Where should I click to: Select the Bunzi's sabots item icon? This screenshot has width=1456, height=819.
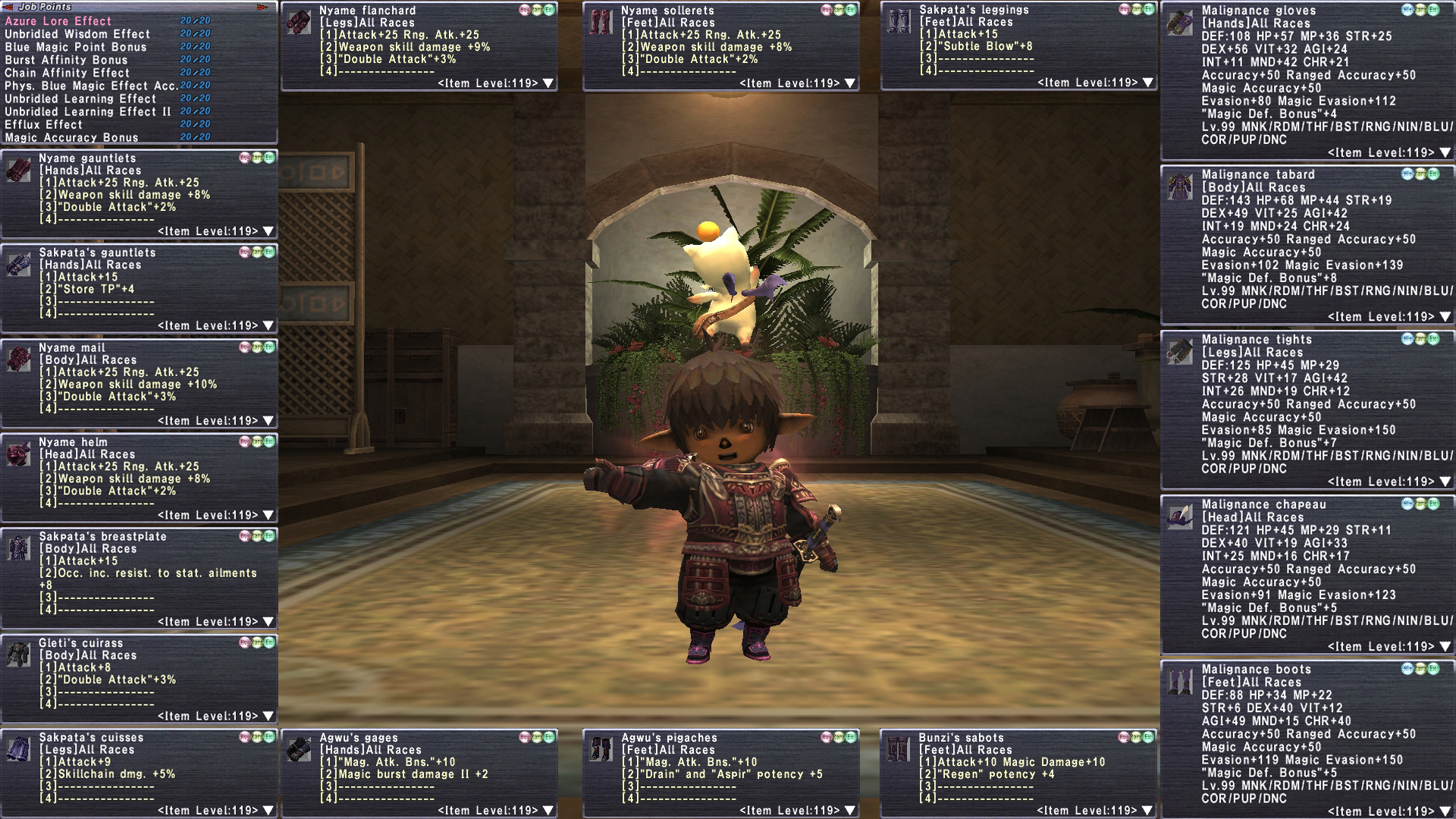click(899, 749)
